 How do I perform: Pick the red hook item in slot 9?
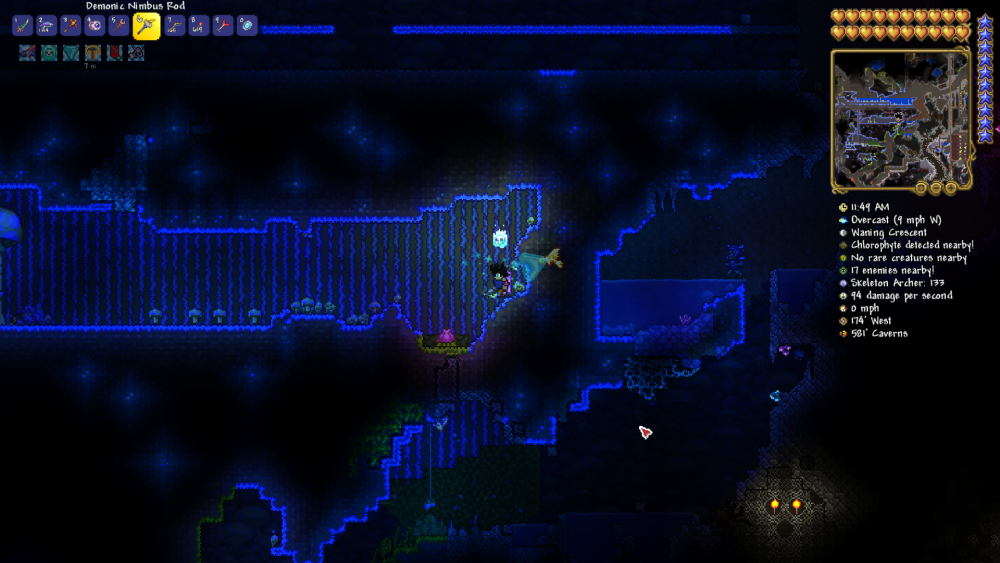[x=222, y=25]
